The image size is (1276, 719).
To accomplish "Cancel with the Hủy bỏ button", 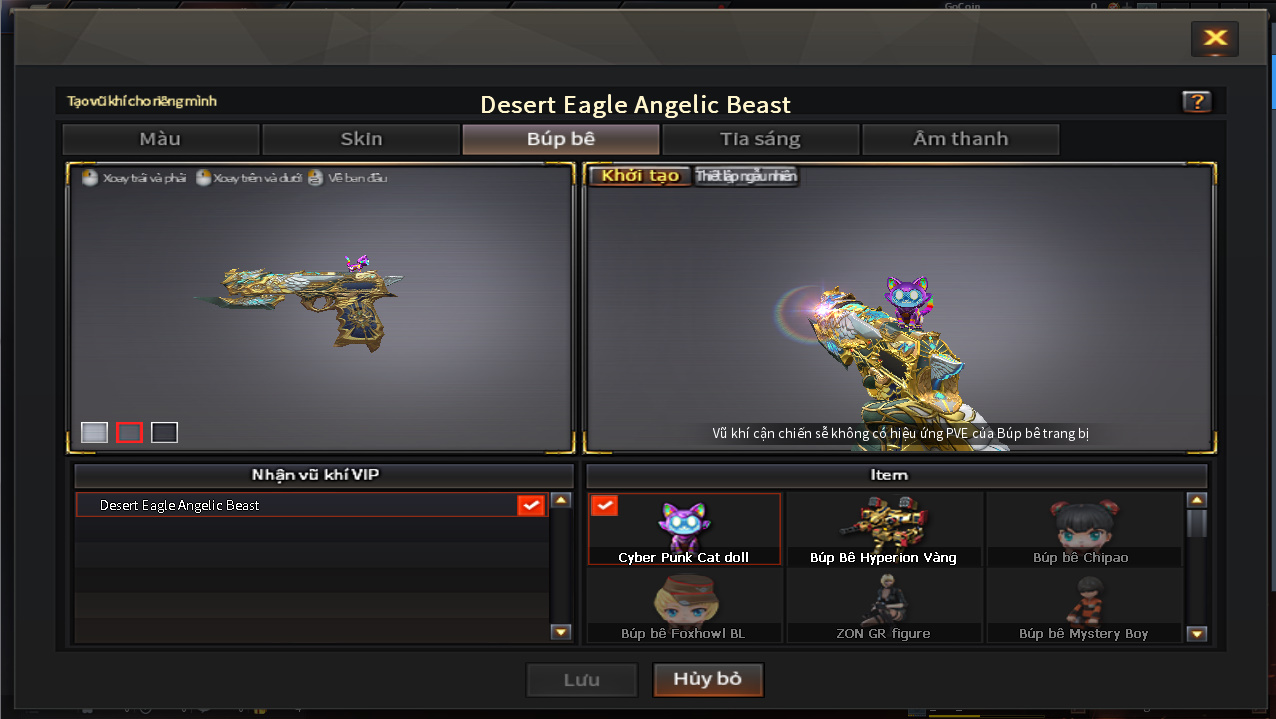I will (x=708, y=679).
